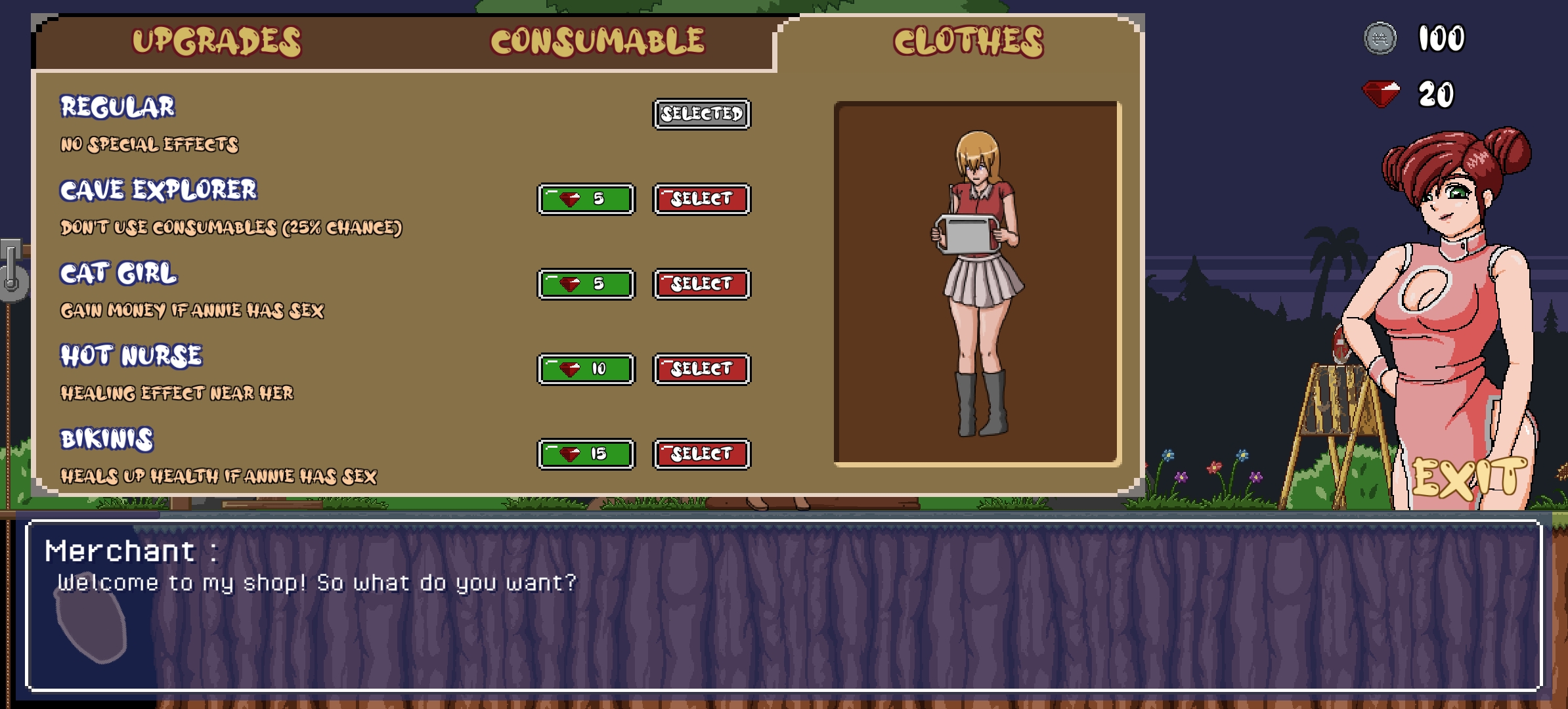Purchase Bikinis outfit for 15 gems
The width and height of the screenshot is (1568, 709).
coord(586,454)
